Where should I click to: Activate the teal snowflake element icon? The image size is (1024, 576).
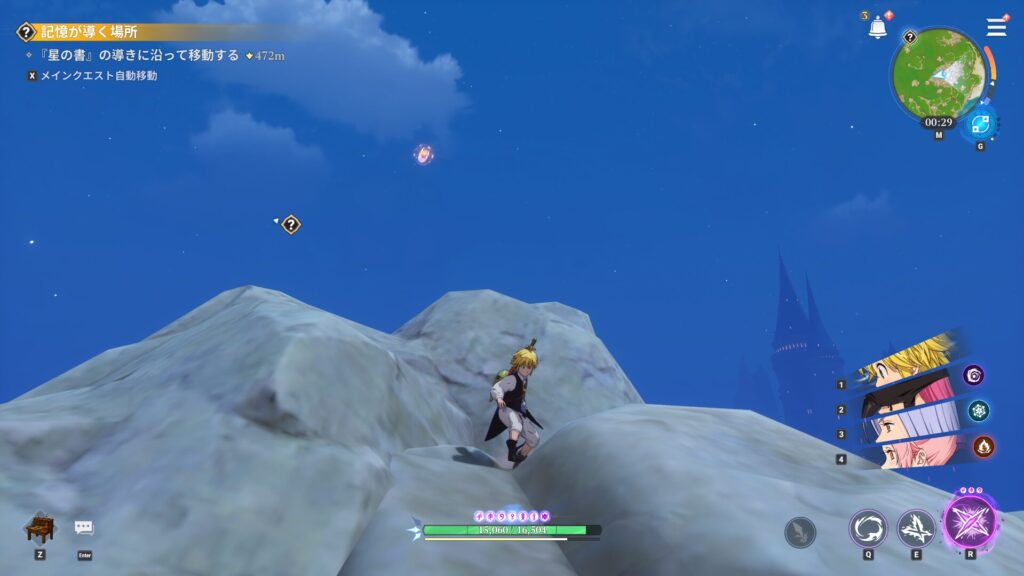point(979,411)
